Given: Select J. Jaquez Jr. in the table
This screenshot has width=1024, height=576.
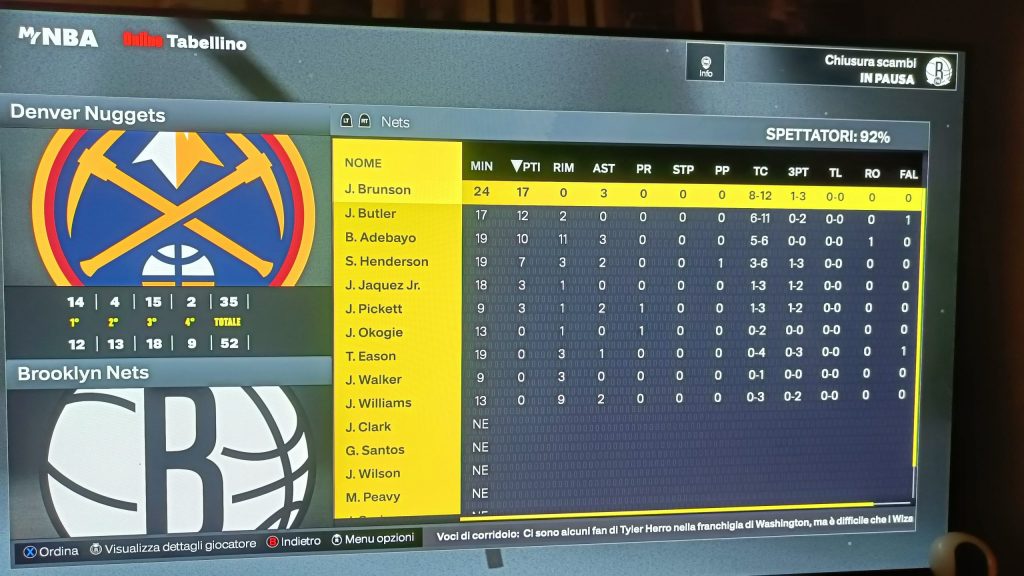Looking at the screenshot, I should (382, 286).
